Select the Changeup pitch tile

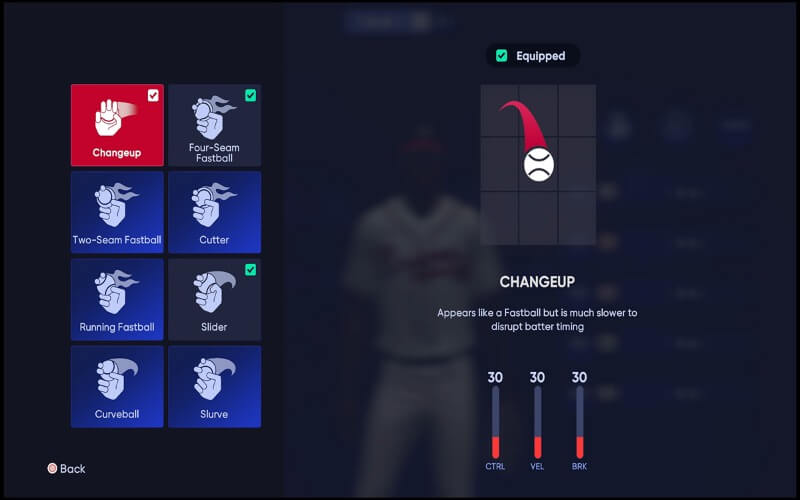[117, 125]
